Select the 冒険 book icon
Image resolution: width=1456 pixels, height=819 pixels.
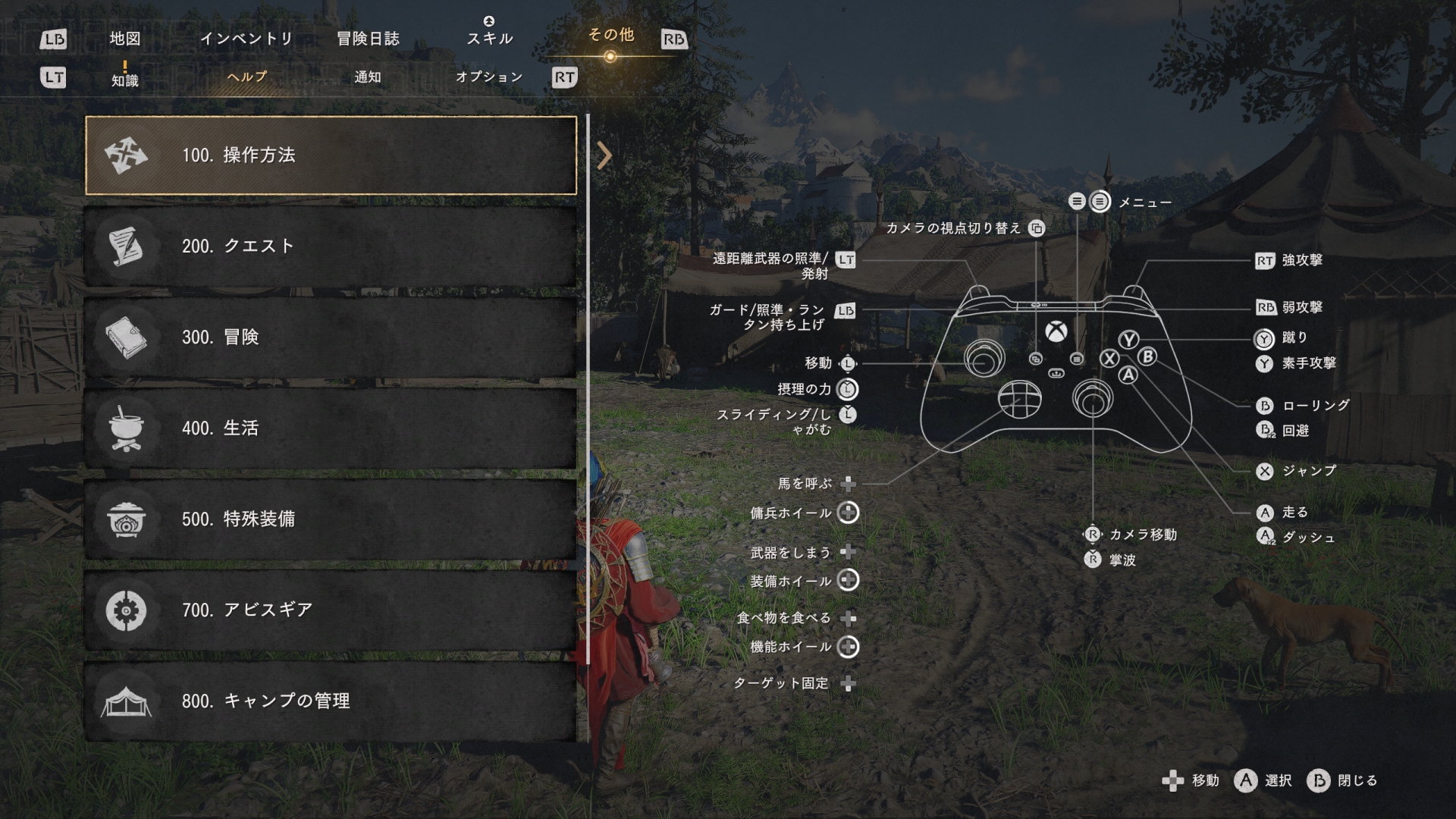coord(127,337)
